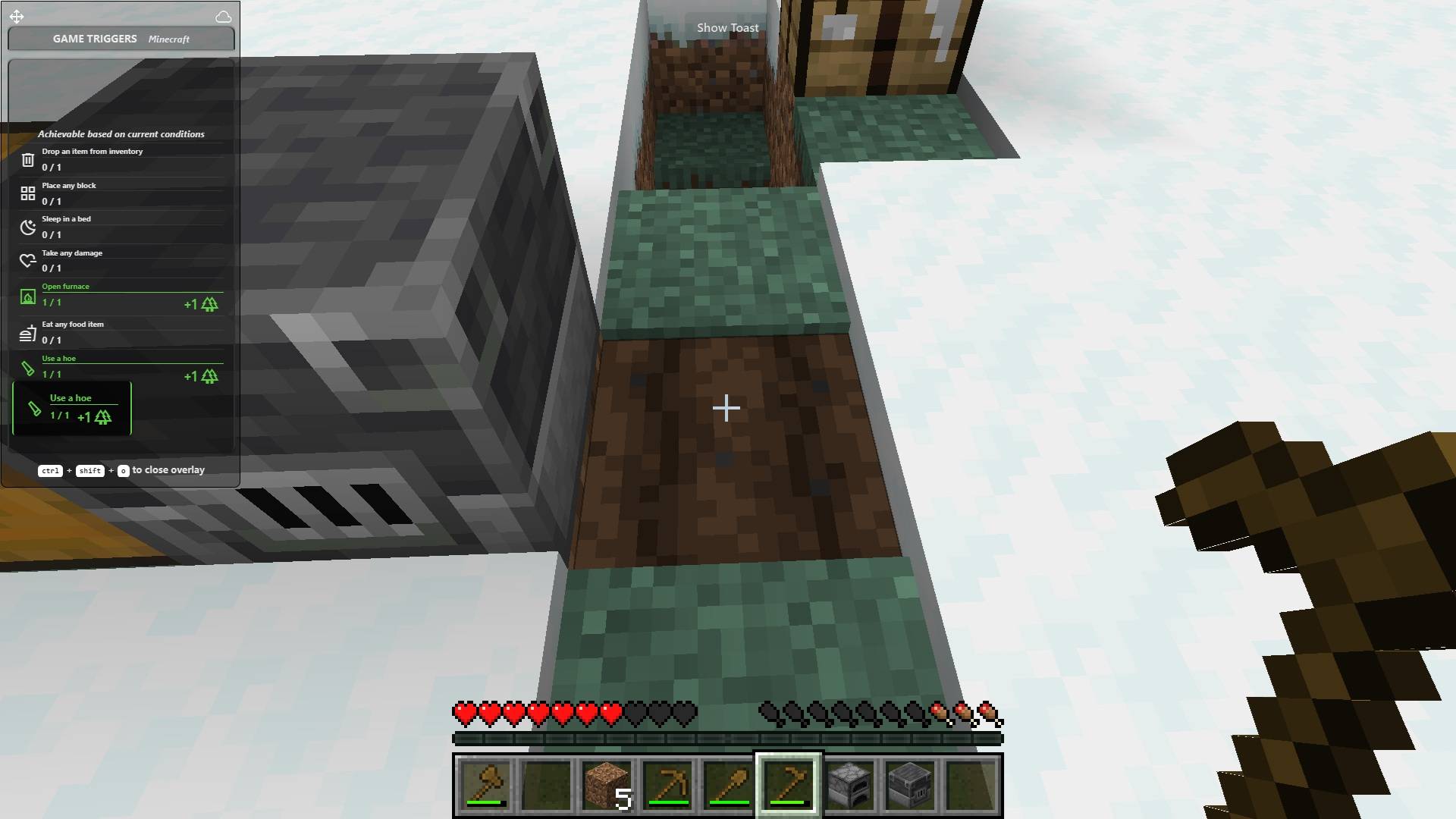
Task: Click the ctrl key badge in the overlay footer
Action: (50, 470)
